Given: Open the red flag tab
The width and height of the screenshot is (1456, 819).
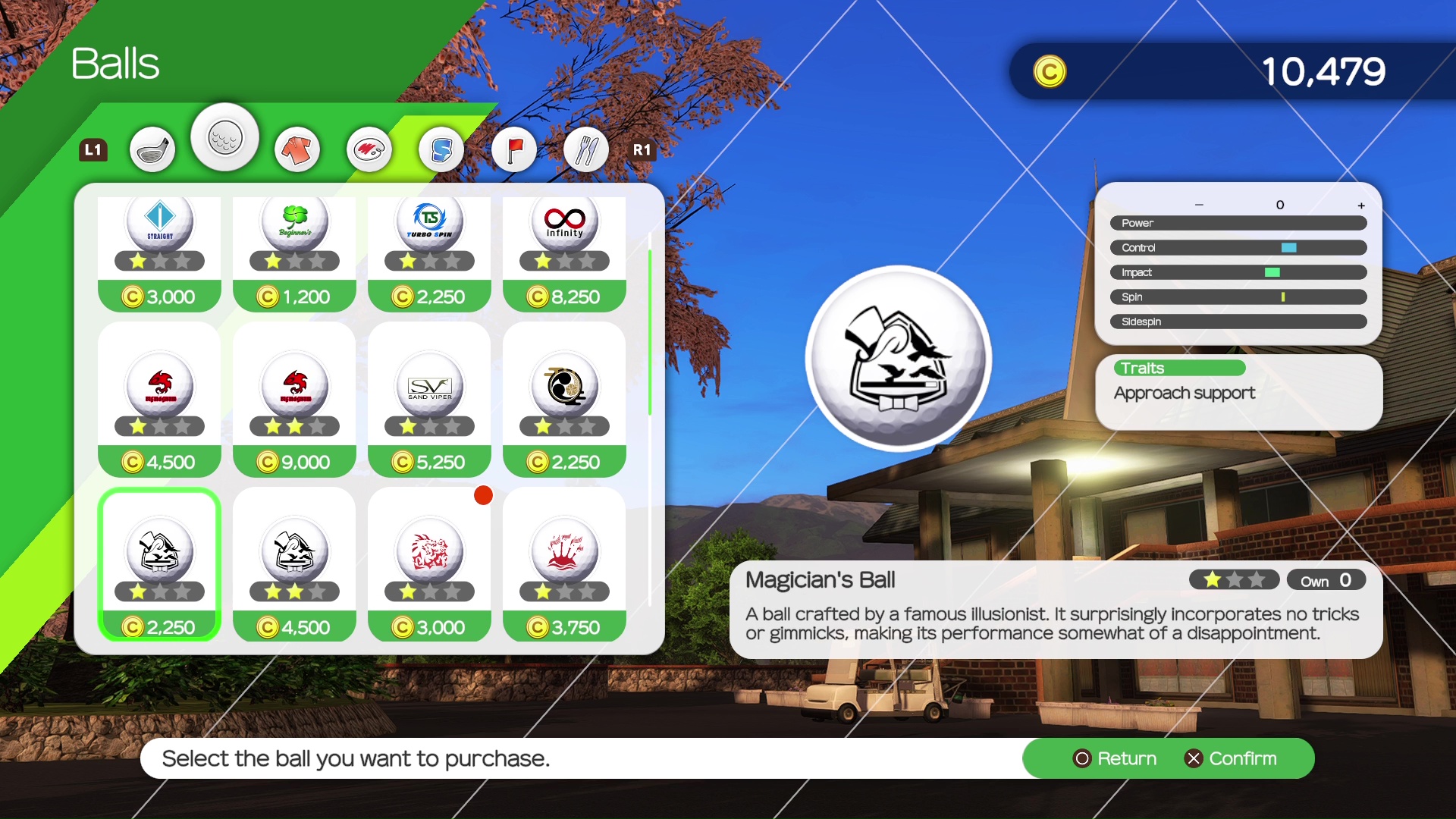Looking at the screenshot, I should click(514, 149).
